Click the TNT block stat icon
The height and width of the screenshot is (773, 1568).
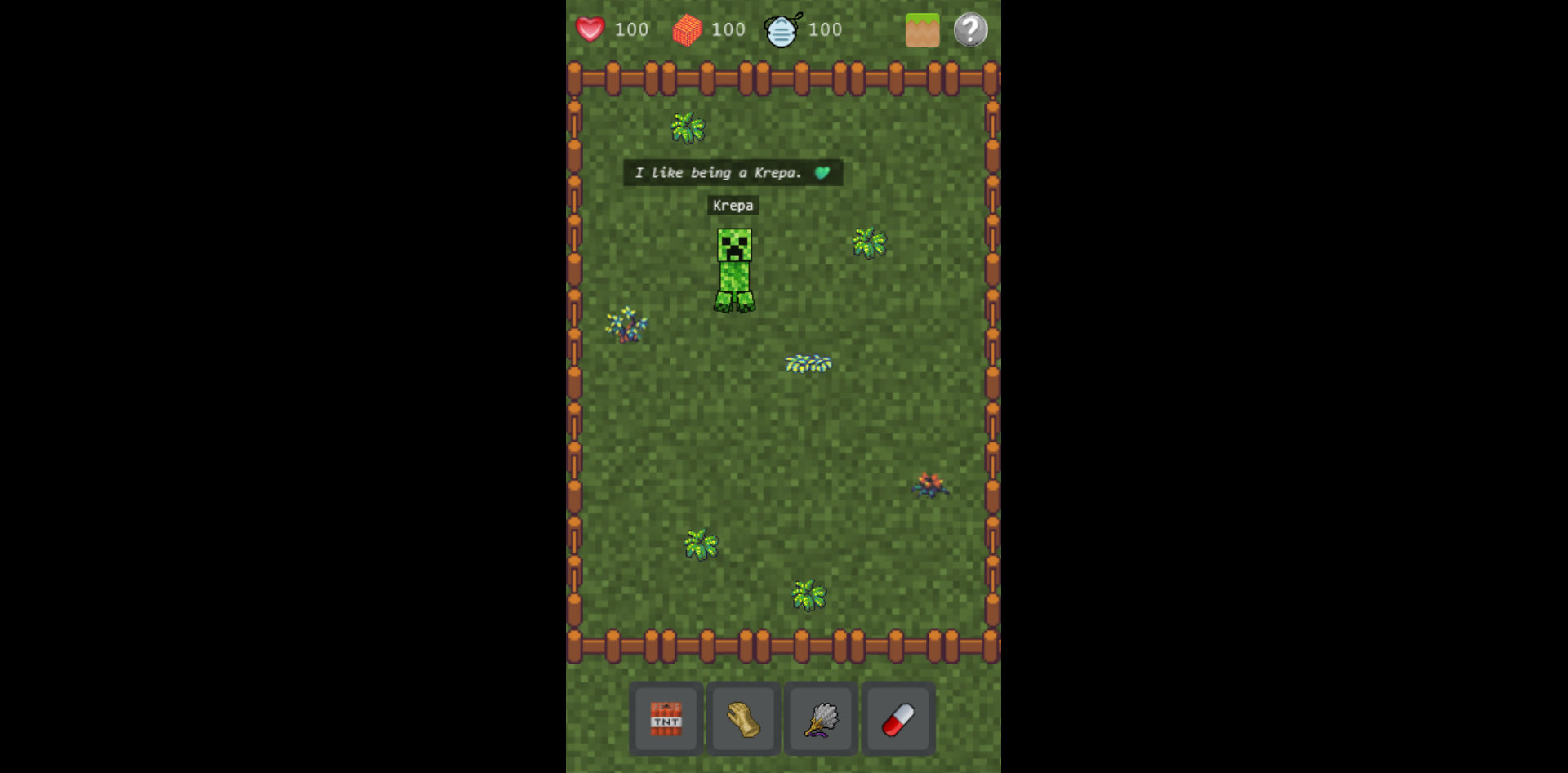pos(687,29)
